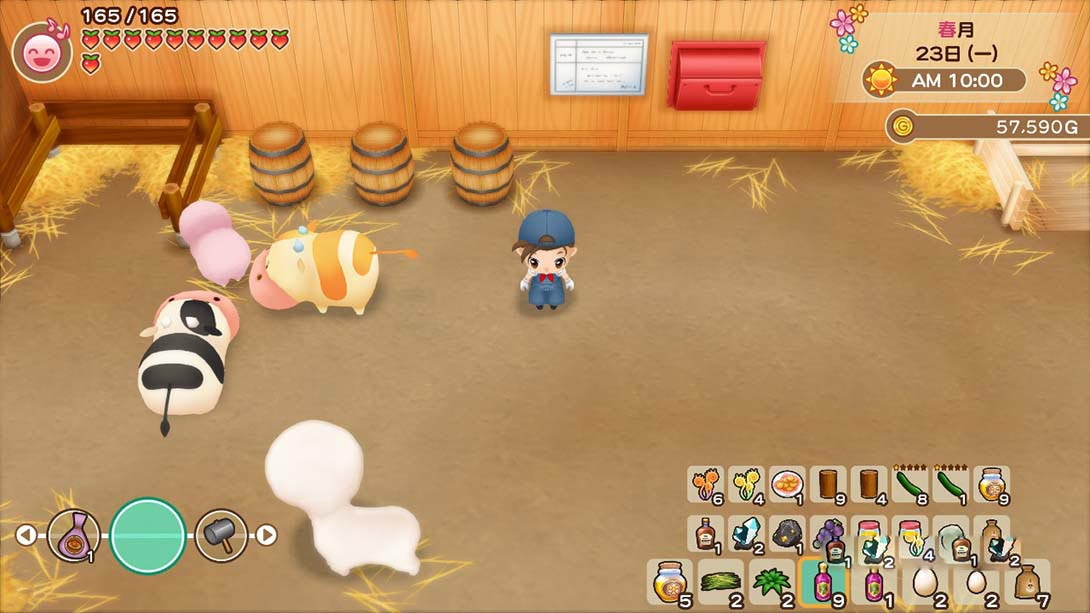Screen dimensions: 1090x613
Task: Choose the brown sack stack of seven
Action: tap(1027, 580)
